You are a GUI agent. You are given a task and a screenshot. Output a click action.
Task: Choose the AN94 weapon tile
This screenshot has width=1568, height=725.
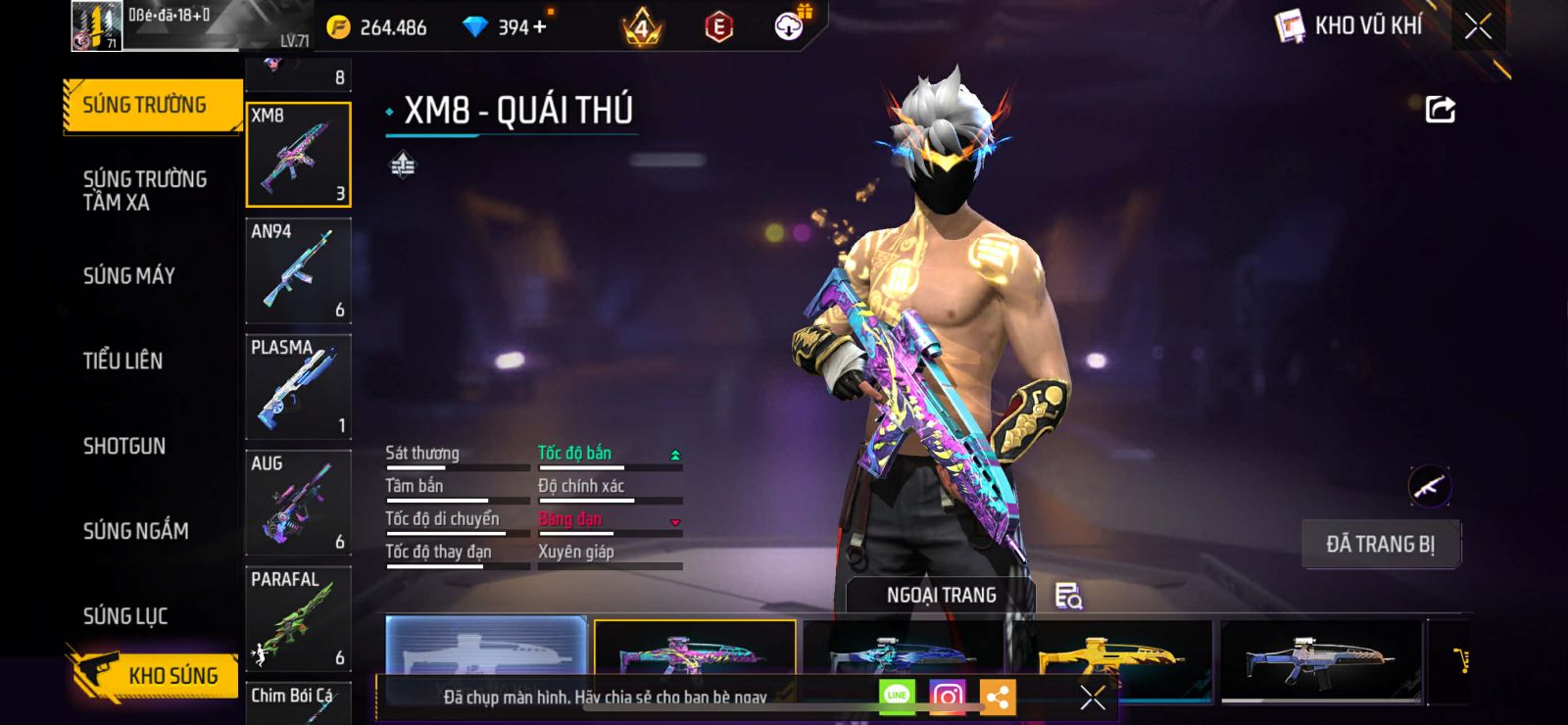[298, 270]
